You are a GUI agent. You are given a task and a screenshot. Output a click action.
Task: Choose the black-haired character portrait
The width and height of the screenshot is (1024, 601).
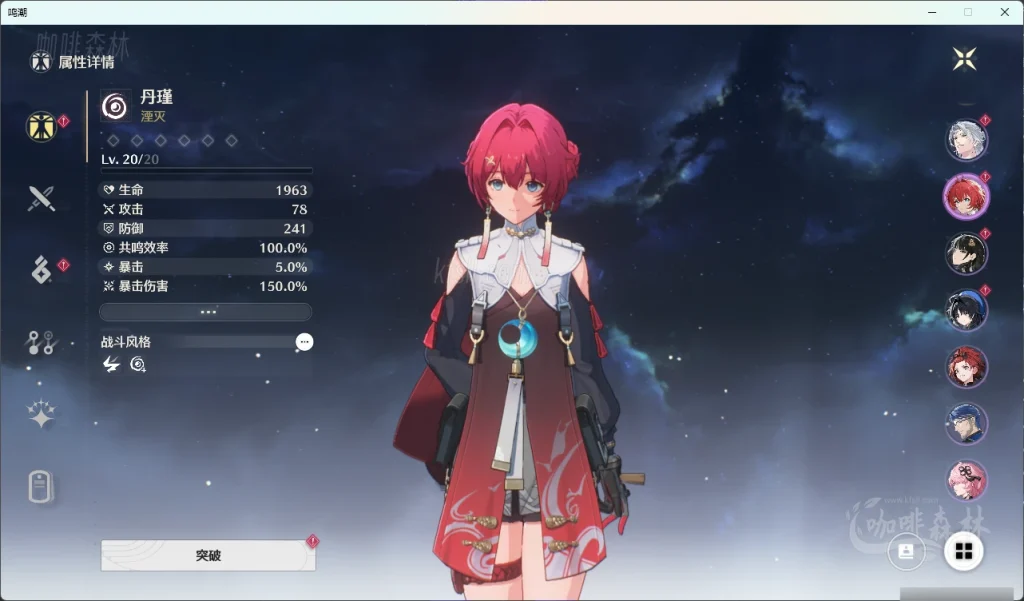(x=966, y=253)
